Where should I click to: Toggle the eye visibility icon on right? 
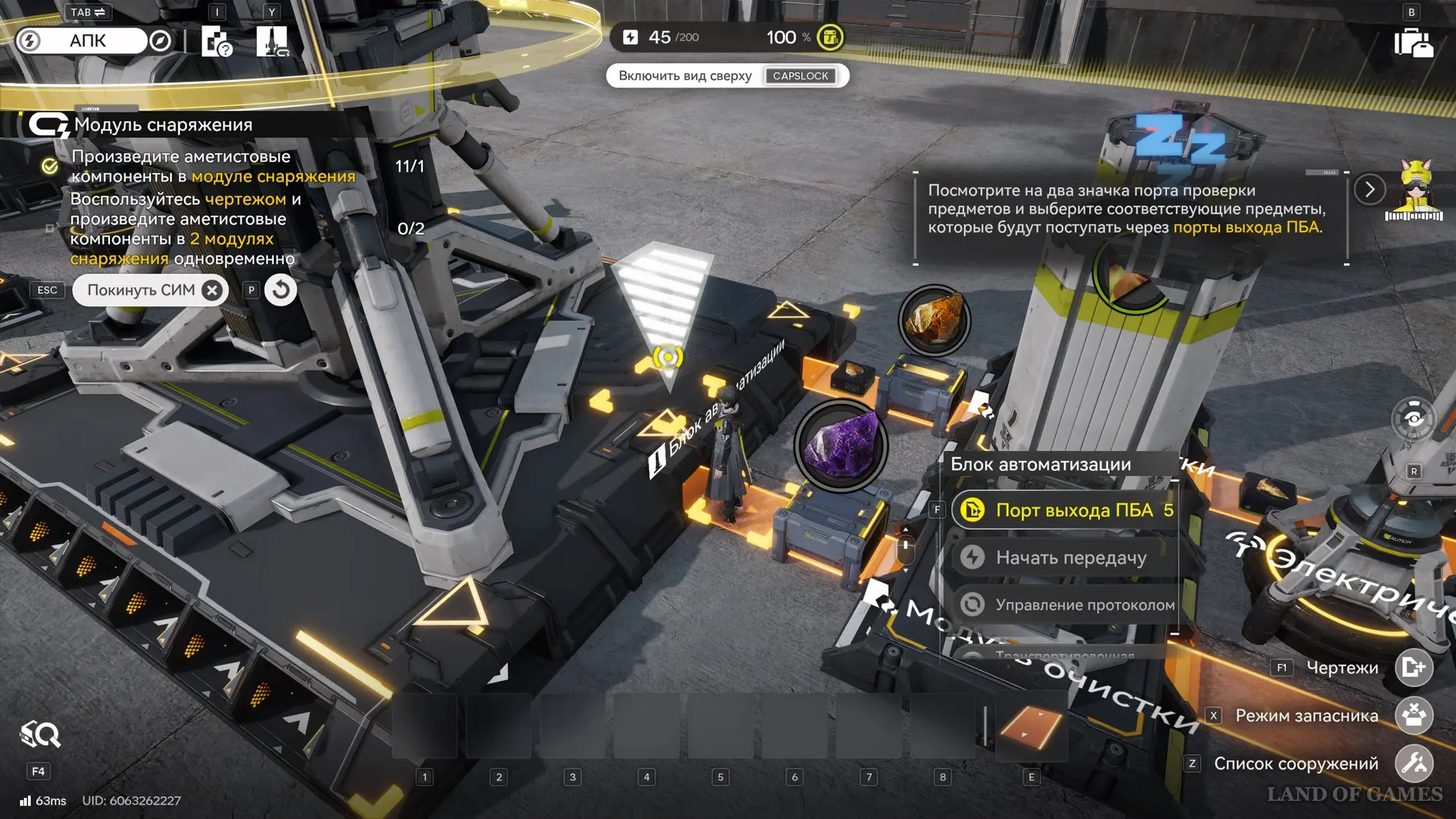[x=1413, y=419]
